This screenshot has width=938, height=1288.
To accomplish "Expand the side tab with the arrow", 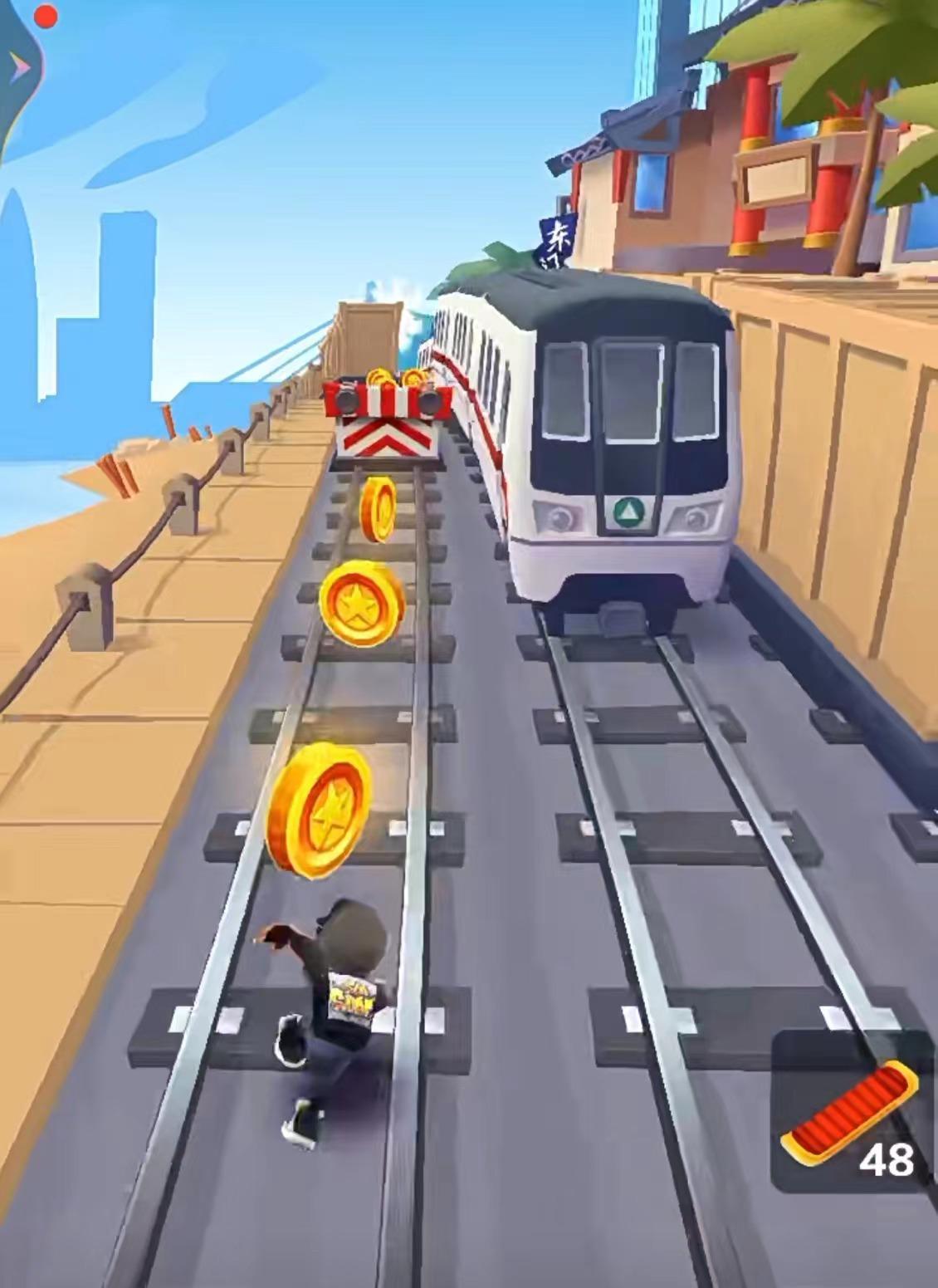I will (x=18, y=66).
